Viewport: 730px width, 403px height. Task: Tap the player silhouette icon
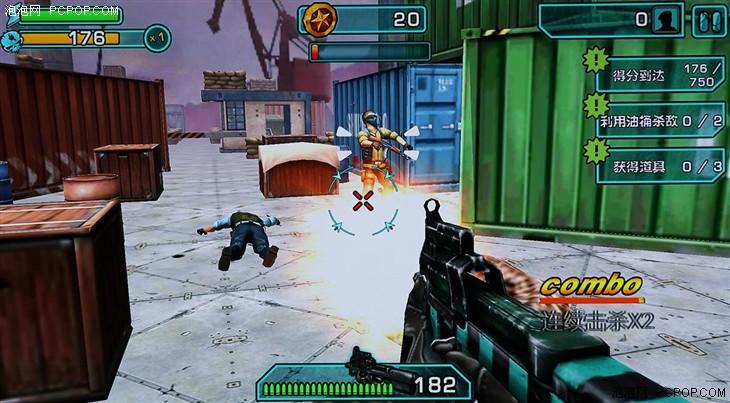pyautogui.click(x=665, y=19)
